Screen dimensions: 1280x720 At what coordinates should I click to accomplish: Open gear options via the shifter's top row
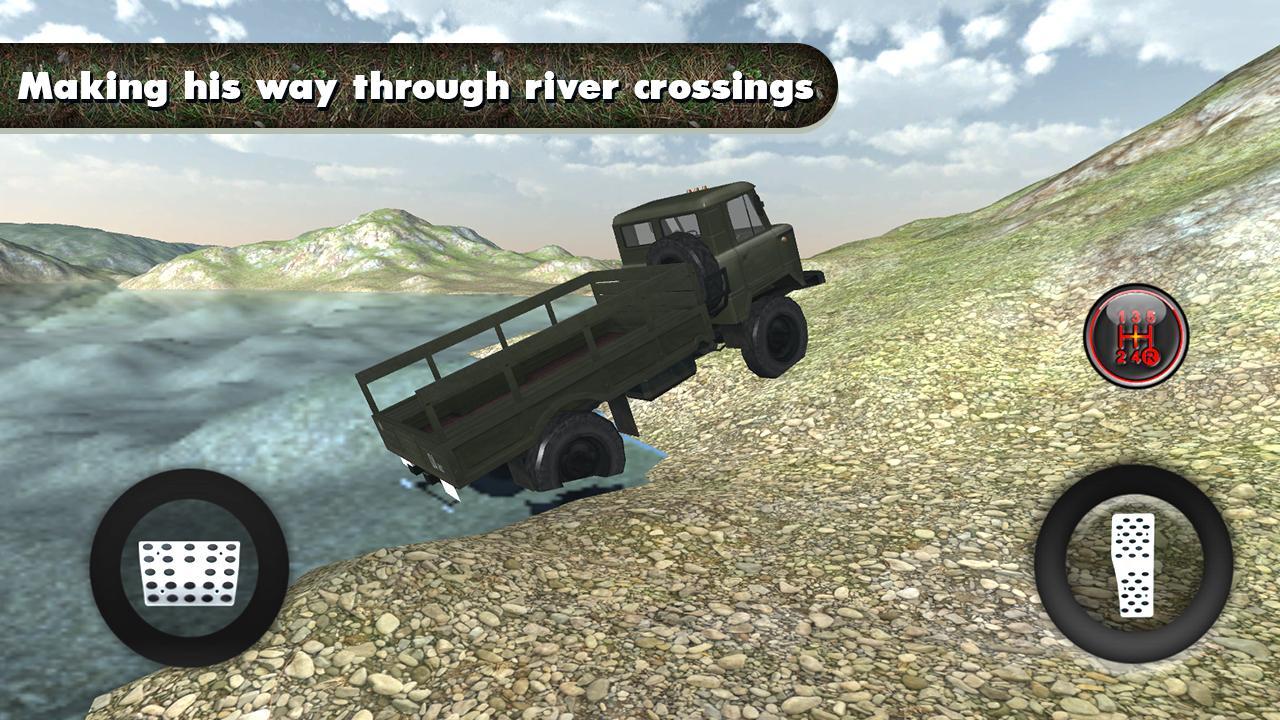(x=1137, y=315)
